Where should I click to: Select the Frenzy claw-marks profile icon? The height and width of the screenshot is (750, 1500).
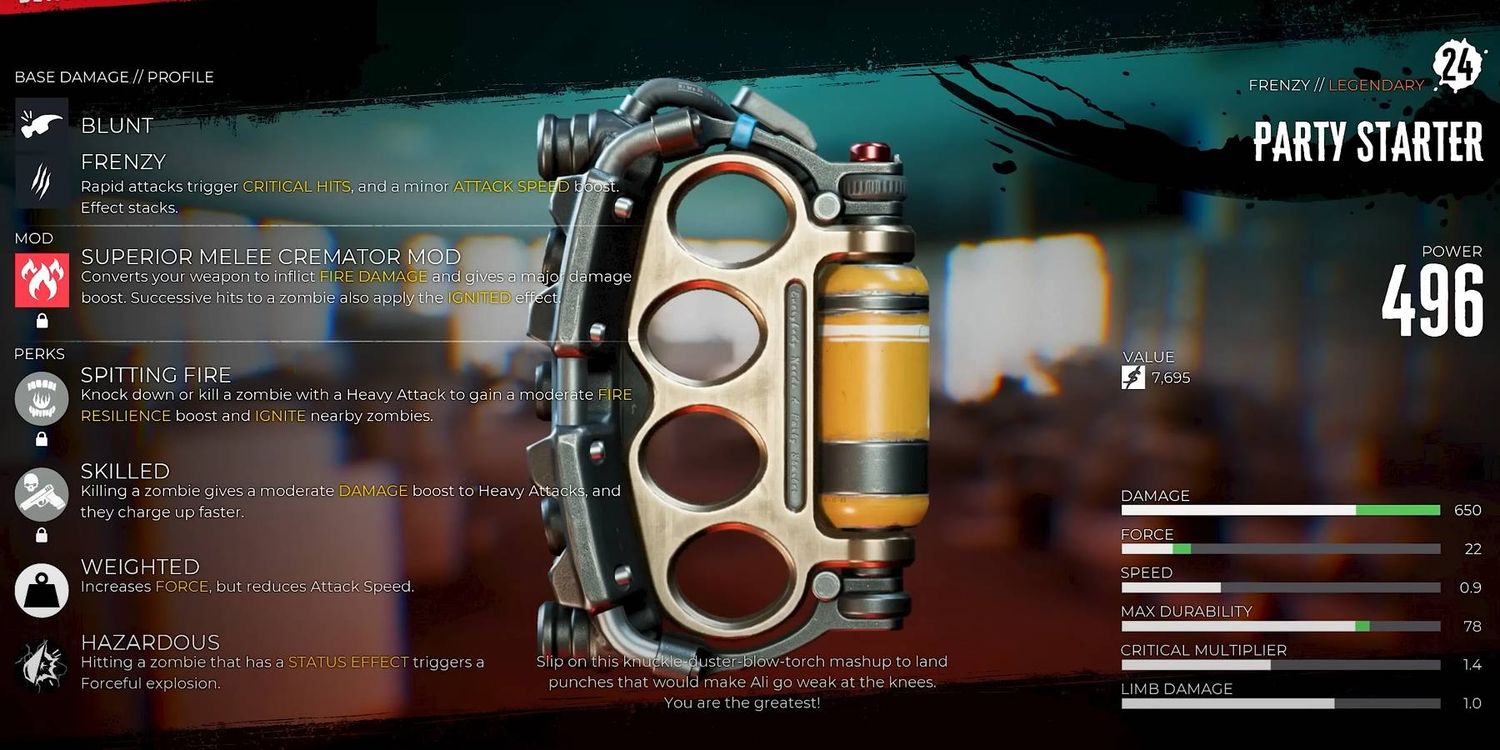[42, 181]
